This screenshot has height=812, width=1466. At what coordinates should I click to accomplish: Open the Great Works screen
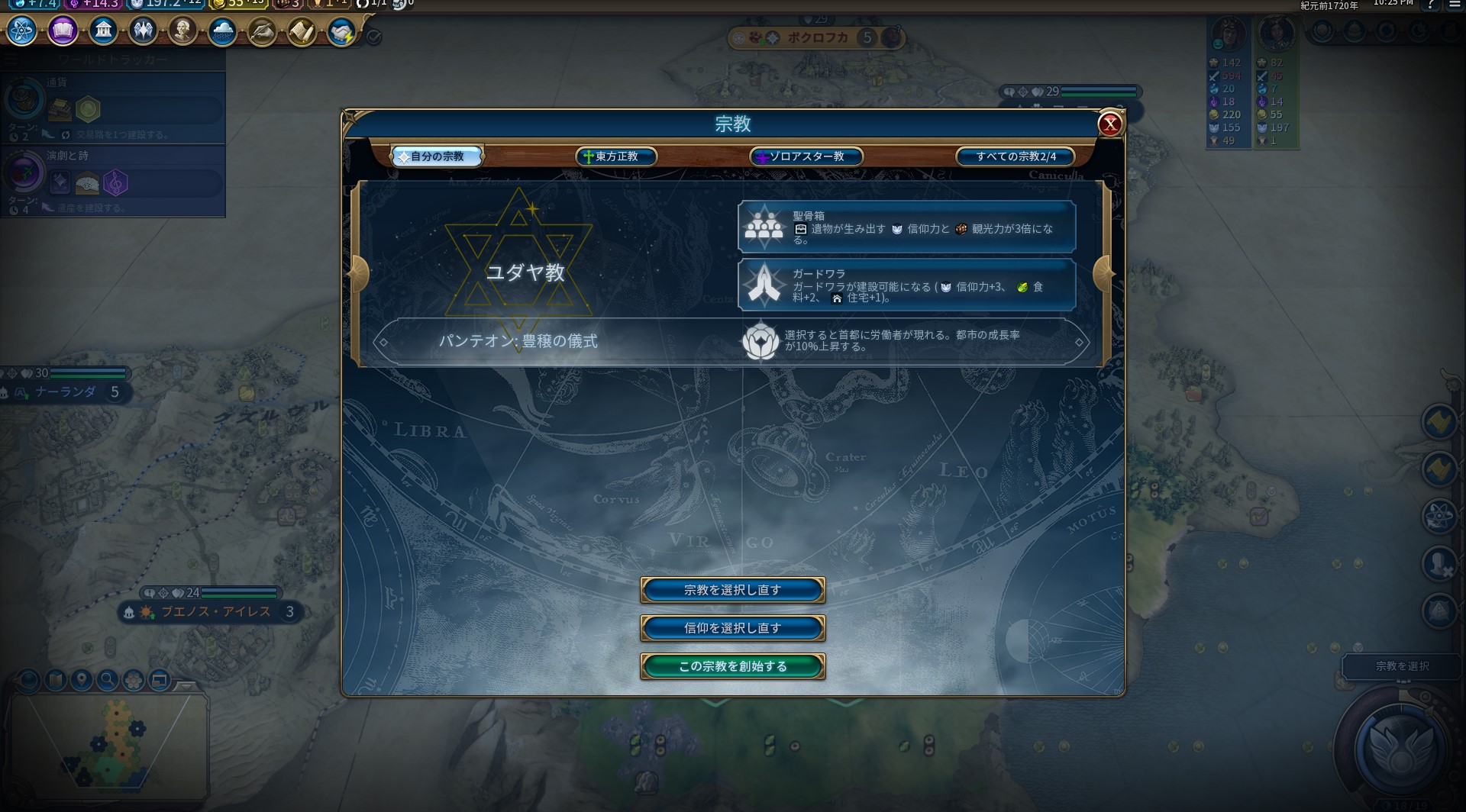click(x=261, y=31)
